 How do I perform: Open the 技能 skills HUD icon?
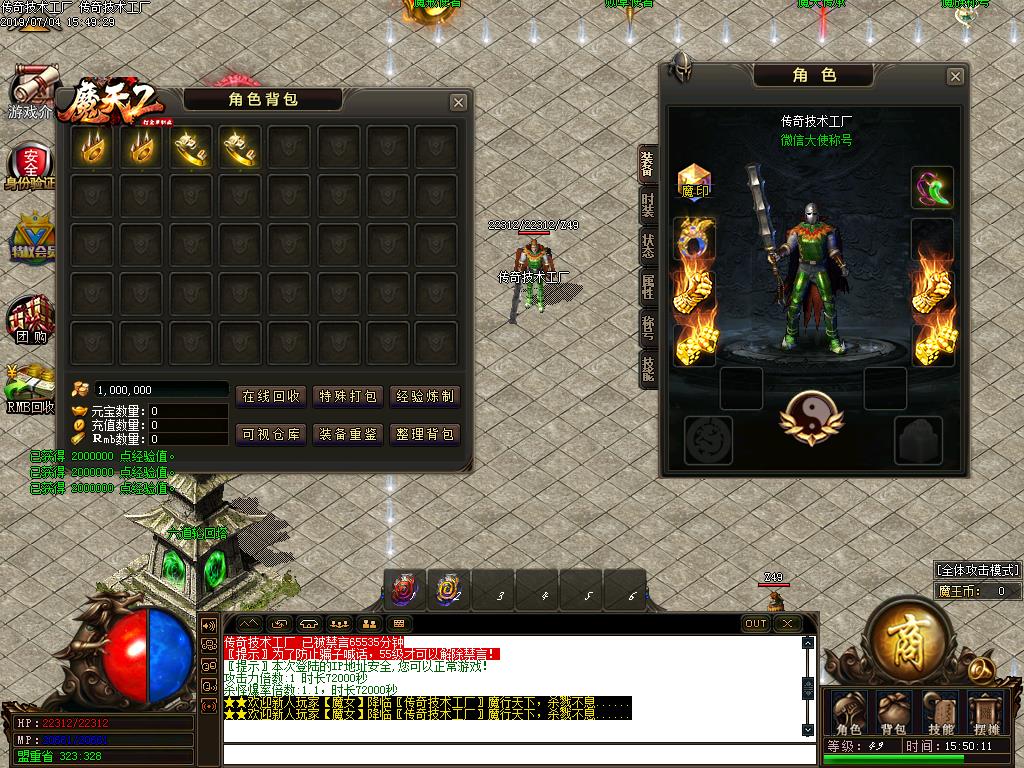(x=941, y=714)
